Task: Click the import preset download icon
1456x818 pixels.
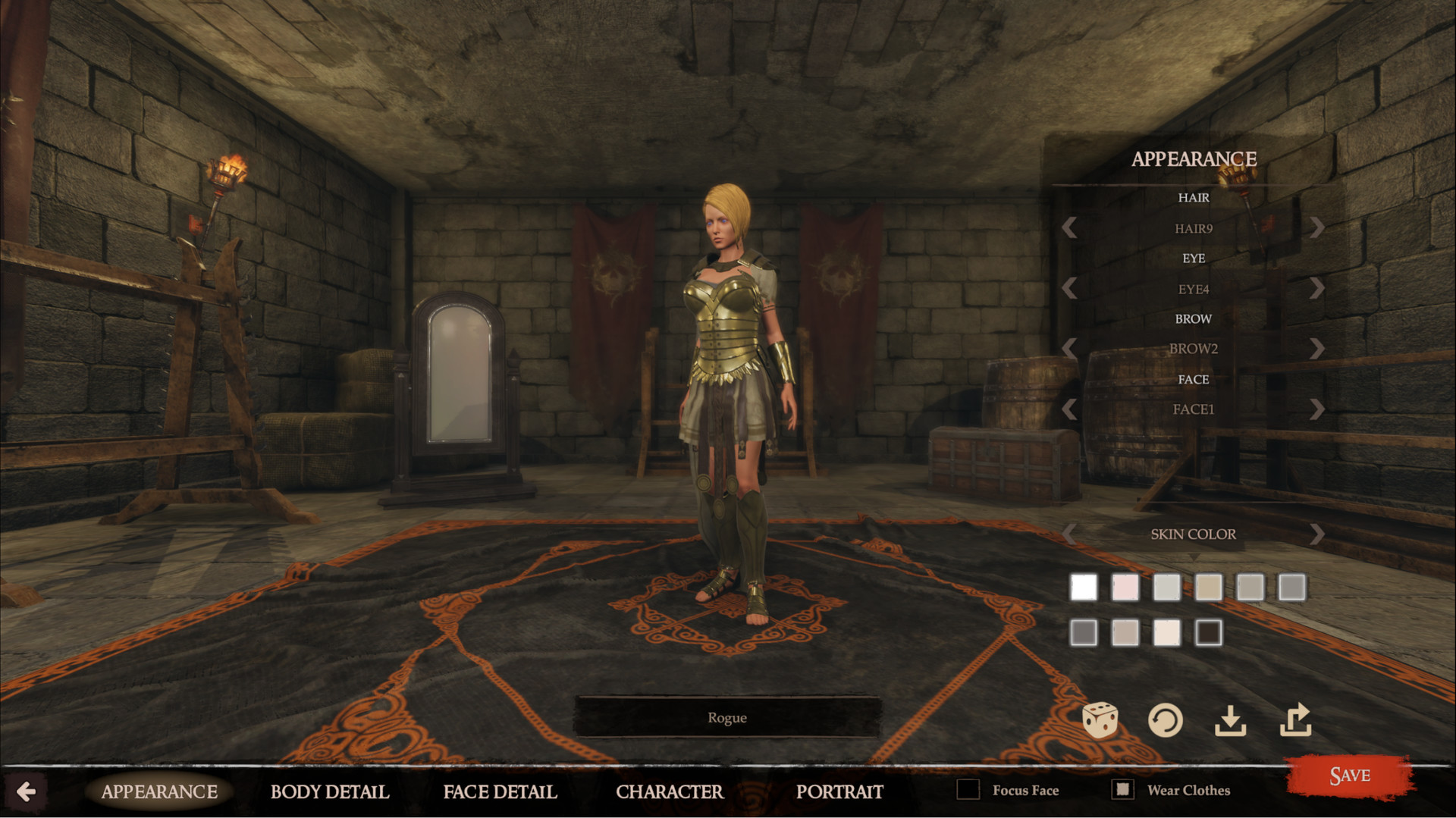Action: (x=1232, y=721)
